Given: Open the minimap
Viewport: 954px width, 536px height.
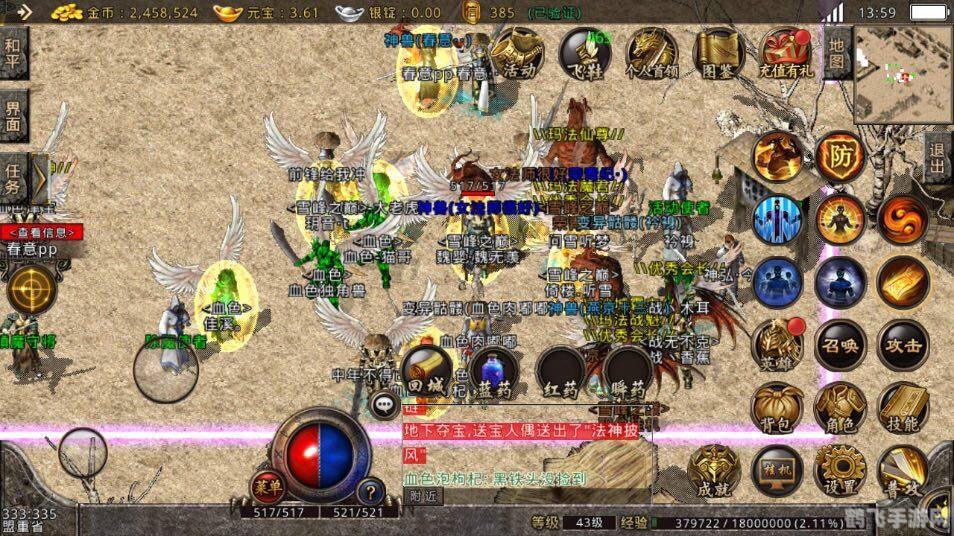Looking at the screenshot, I should click(902, 72).
